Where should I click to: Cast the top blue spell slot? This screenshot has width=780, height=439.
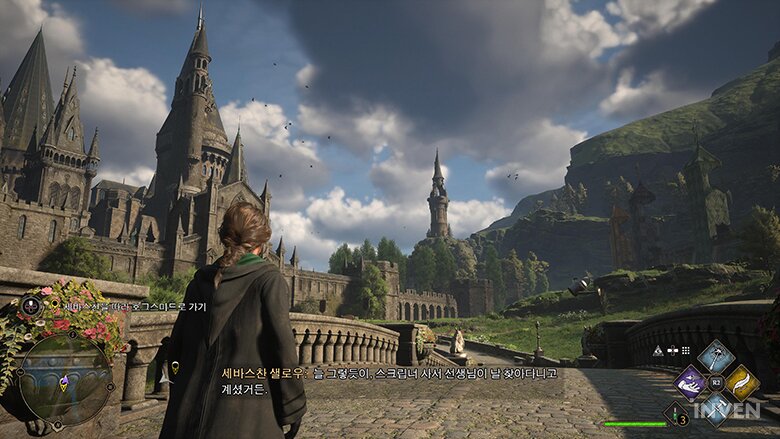tap(715, 356)
